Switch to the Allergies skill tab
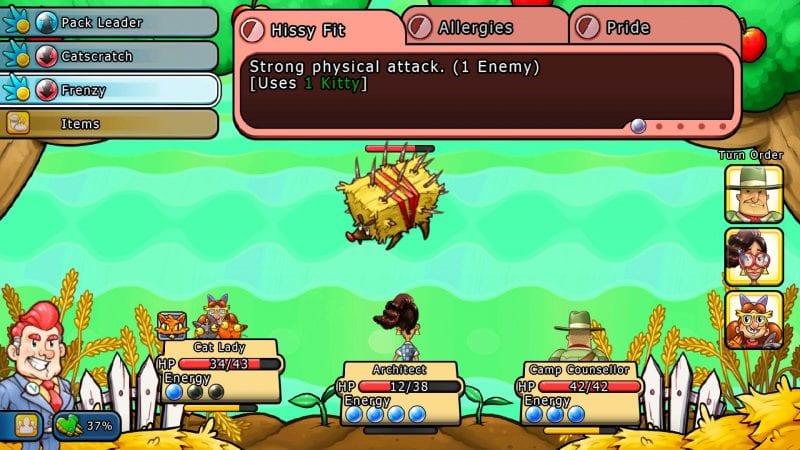Viewport: 800px width, 450px height. [486, 27]
